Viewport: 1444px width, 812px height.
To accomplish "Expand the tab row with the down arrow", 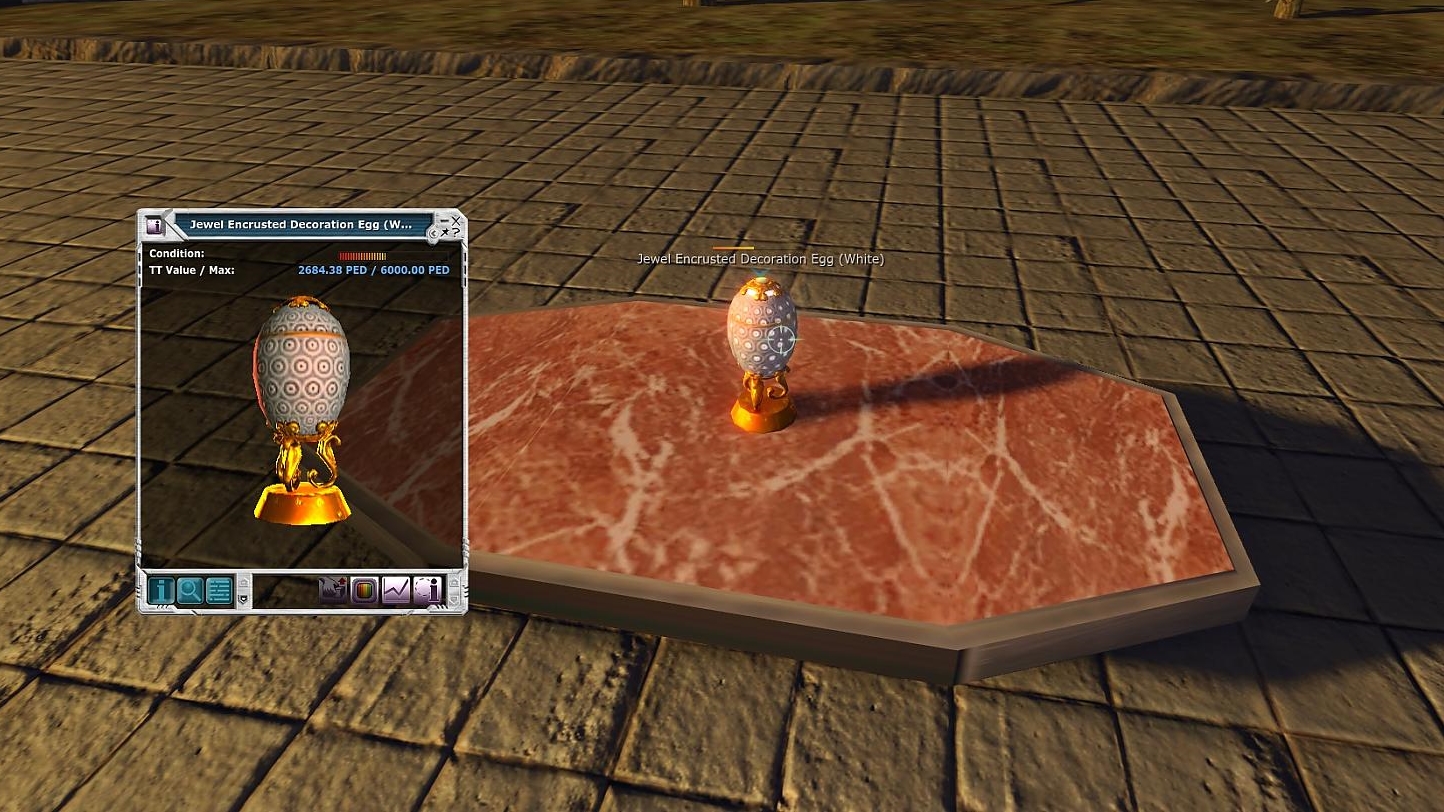I will [x=242, y=599].
